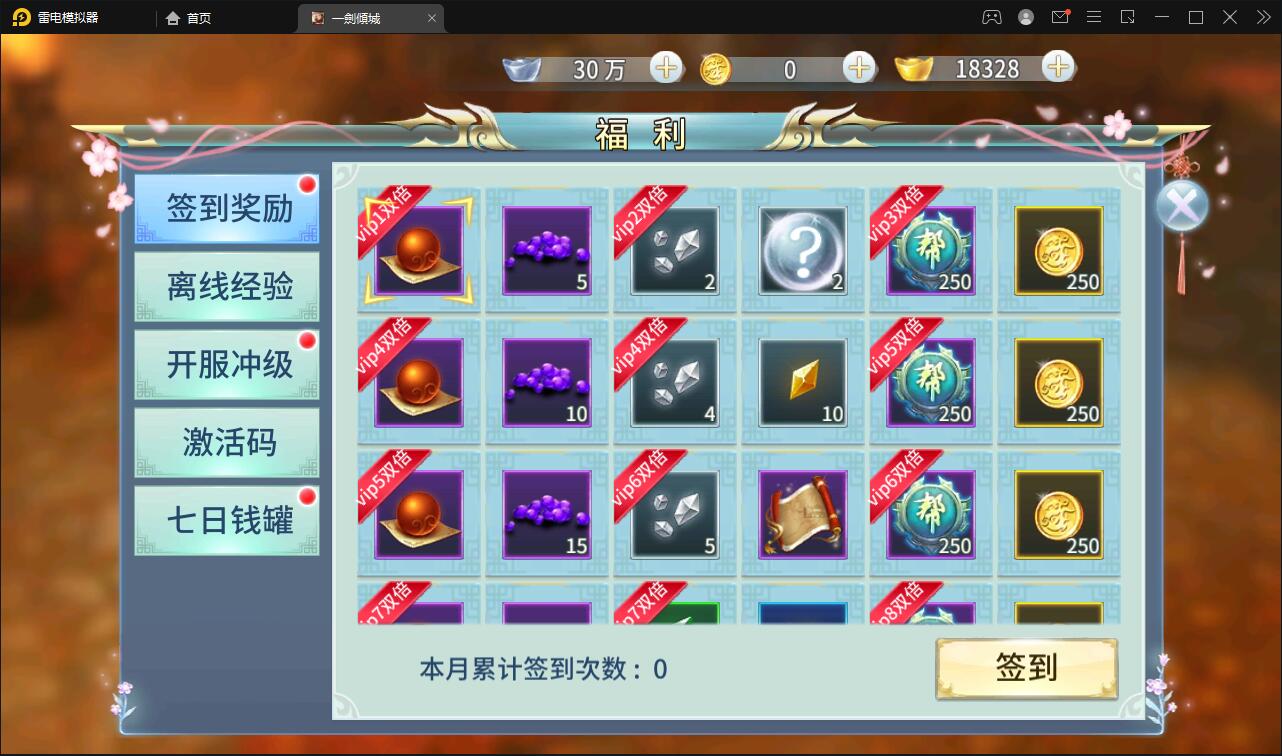This screenshot has width=1282, height=756.
Task: Open the LDPlayer hamburger menu icon
Action: coord(1093,17)
